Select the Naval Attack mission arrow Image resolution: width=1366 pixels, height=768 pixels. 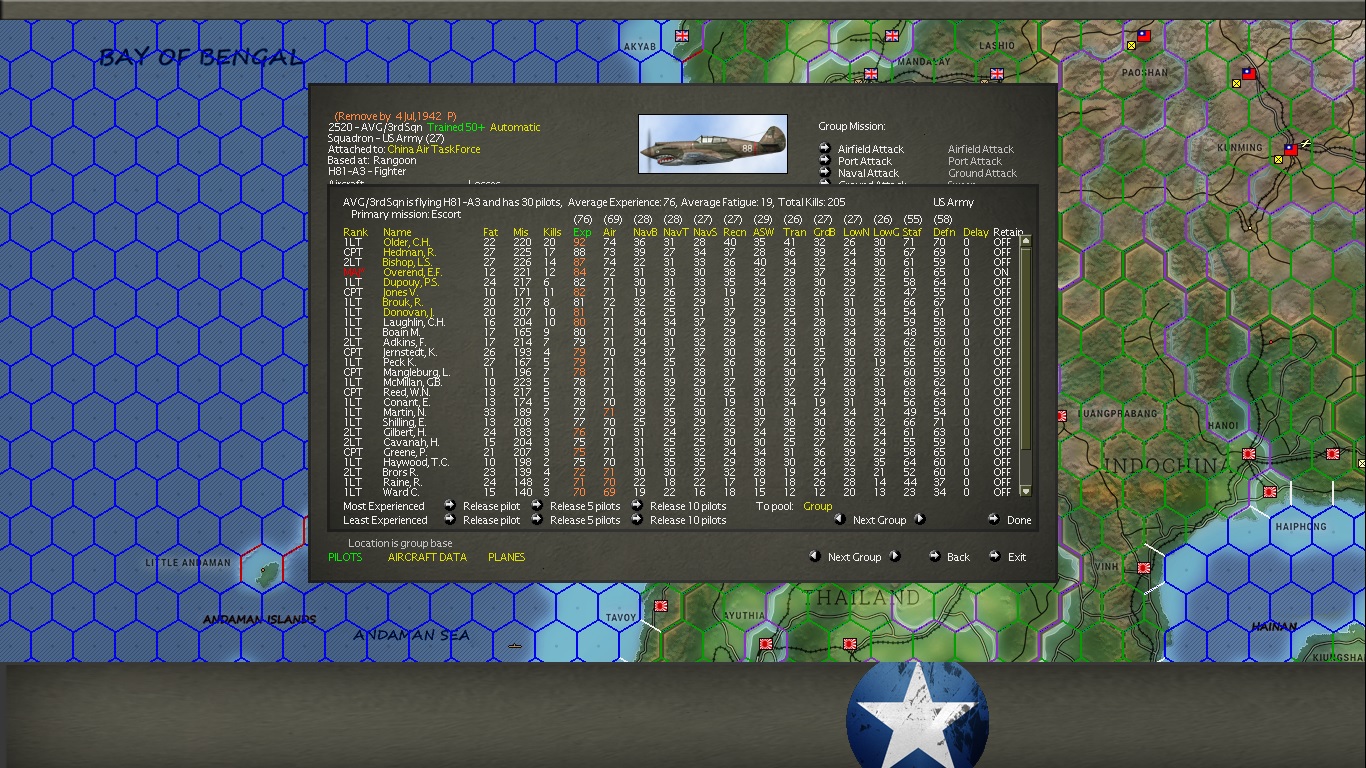pos(827,173)
